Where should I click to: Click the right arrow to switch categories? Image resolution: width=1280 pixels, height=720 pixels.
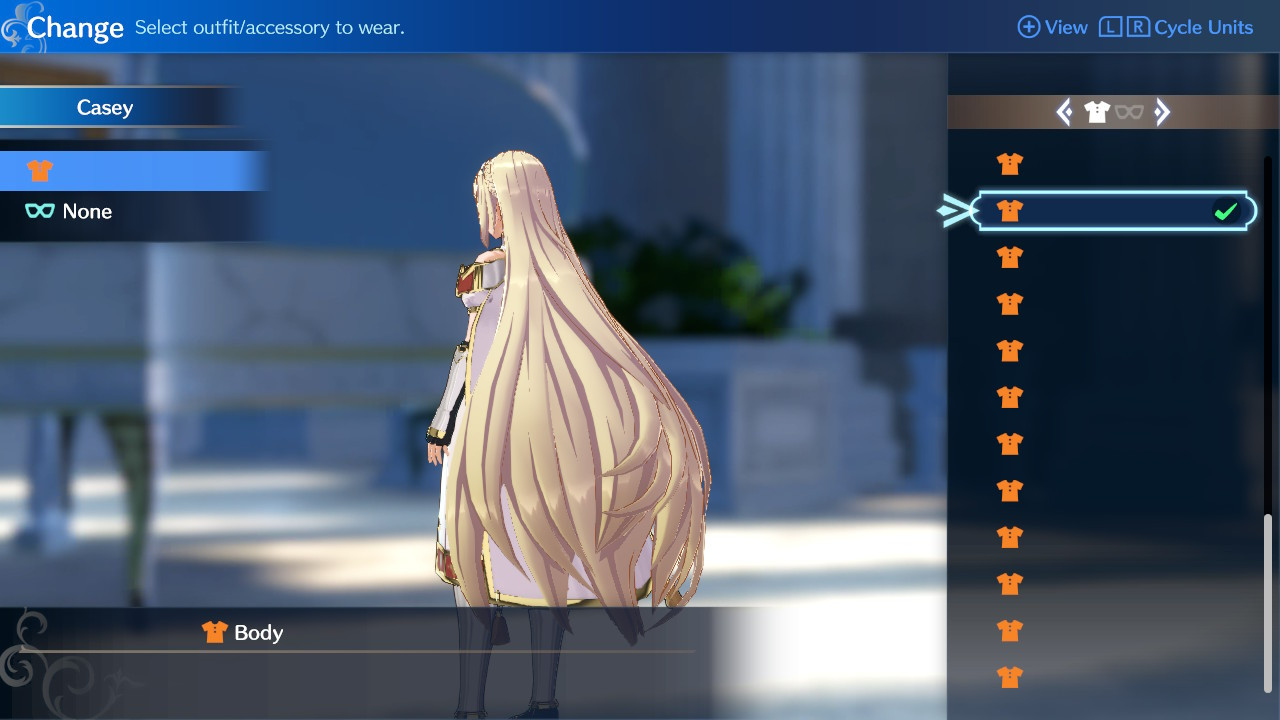tap(1163, 112)
